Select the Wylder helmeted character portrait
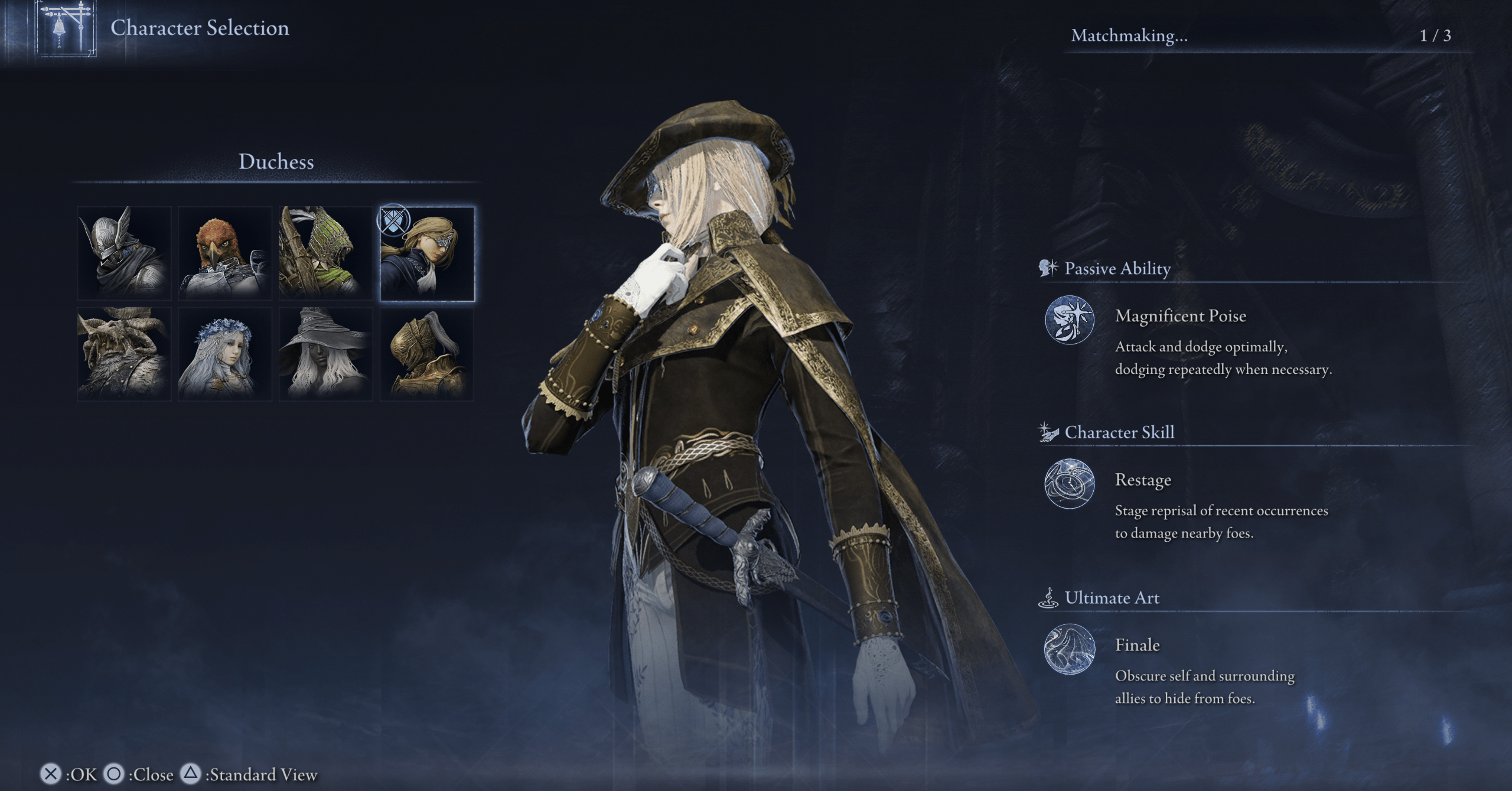The width and height of the screenshot is (1512, 791). pyautogui.click(x=123, y=253)
